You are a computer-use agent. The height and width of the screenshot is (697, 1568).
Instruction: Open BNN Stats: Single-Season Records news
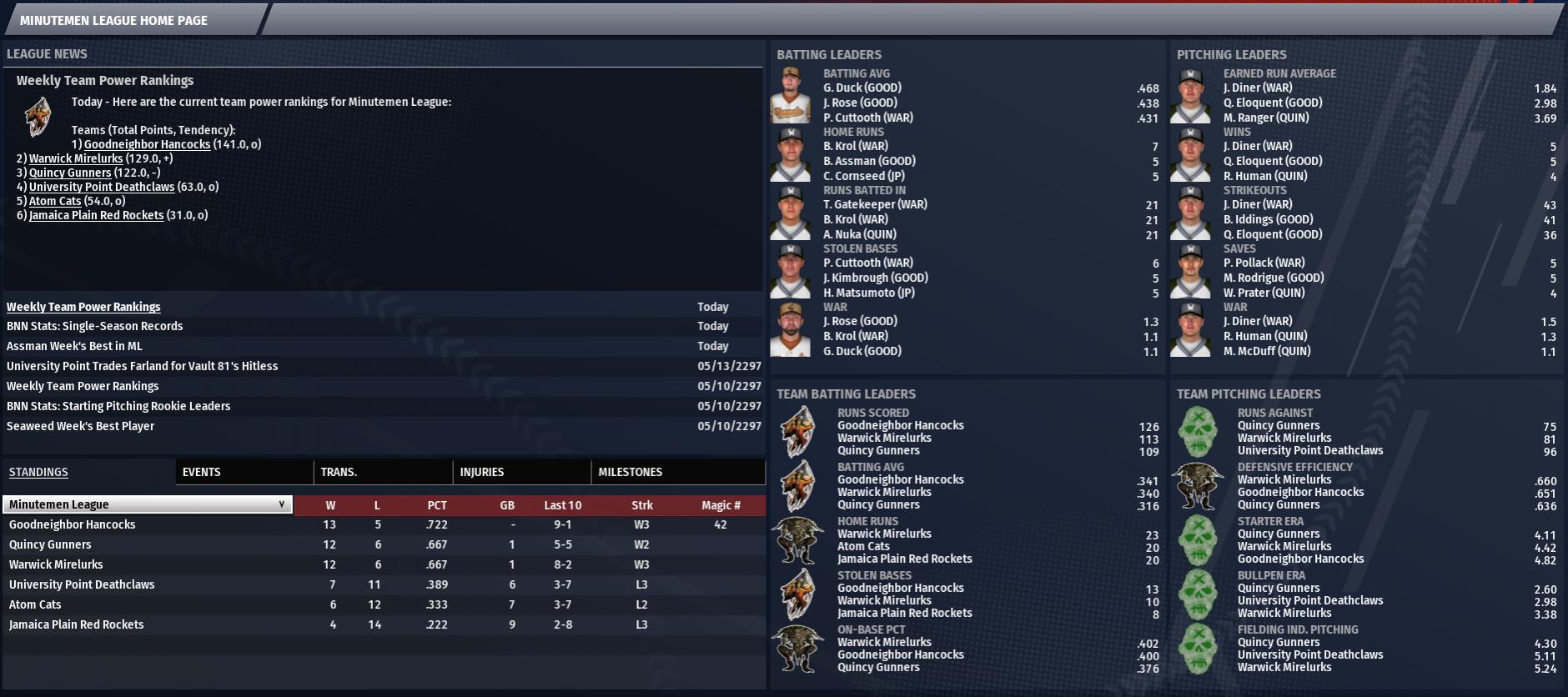[94, 326]
